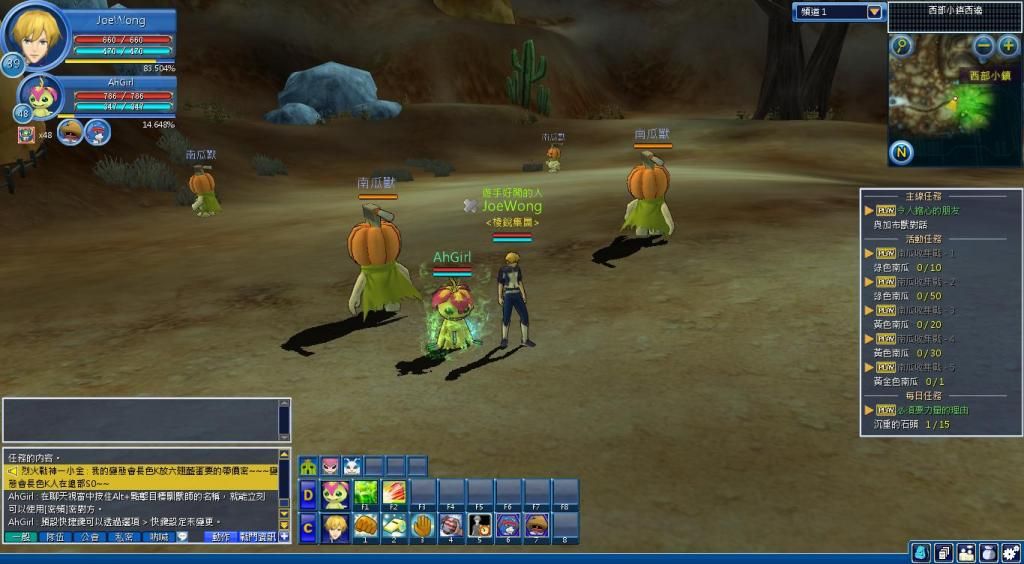This screenshot has width=1024, height=564.
Task: Select the C tamer quickbar button
Action: [309, 525]
